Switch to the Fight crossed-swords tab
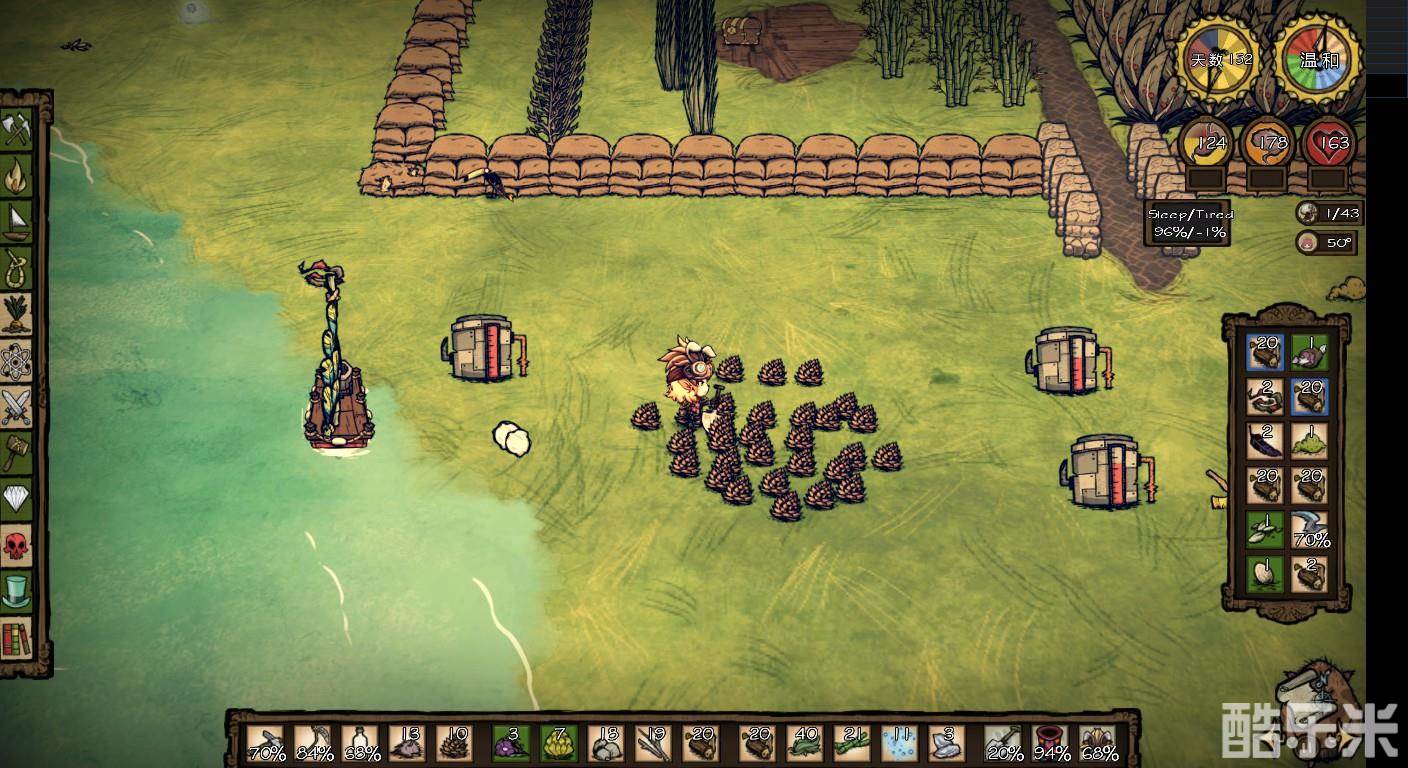 click(x=16, y=406)
